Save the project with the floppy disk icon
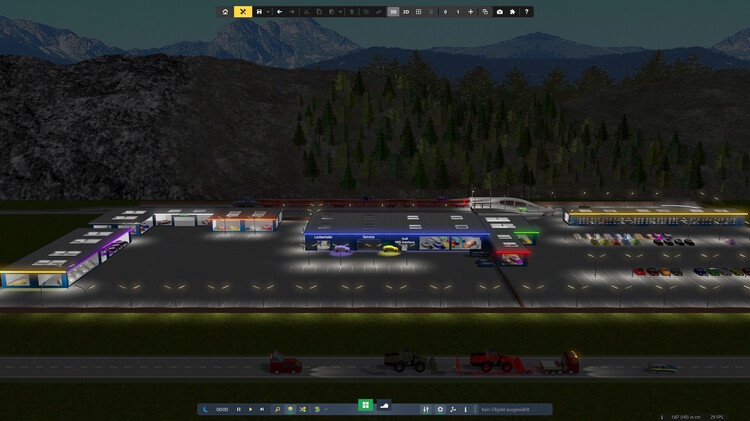Viewport: 750px width, 421px height. (259, 12)
